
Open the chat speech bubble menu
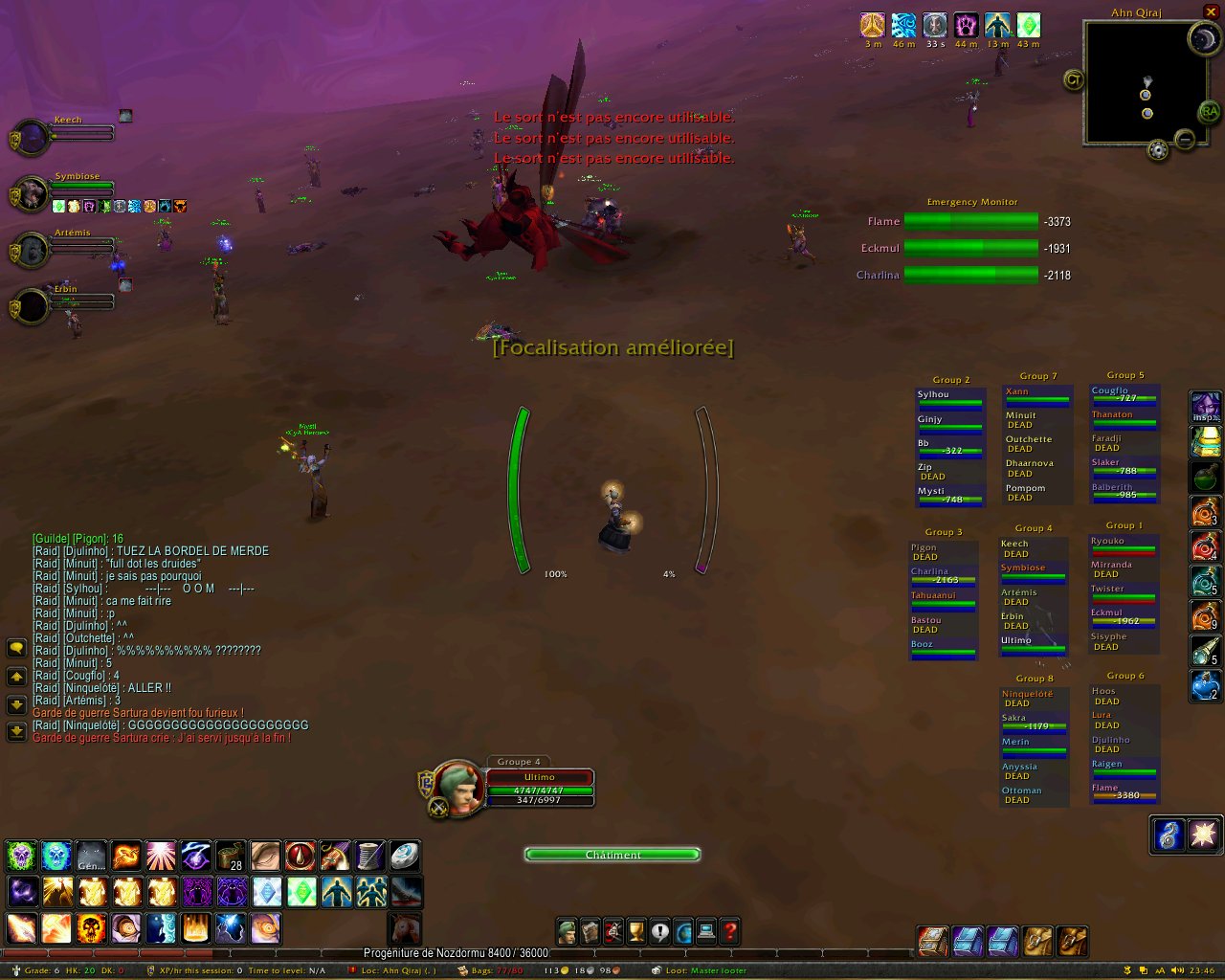[16, 648]
